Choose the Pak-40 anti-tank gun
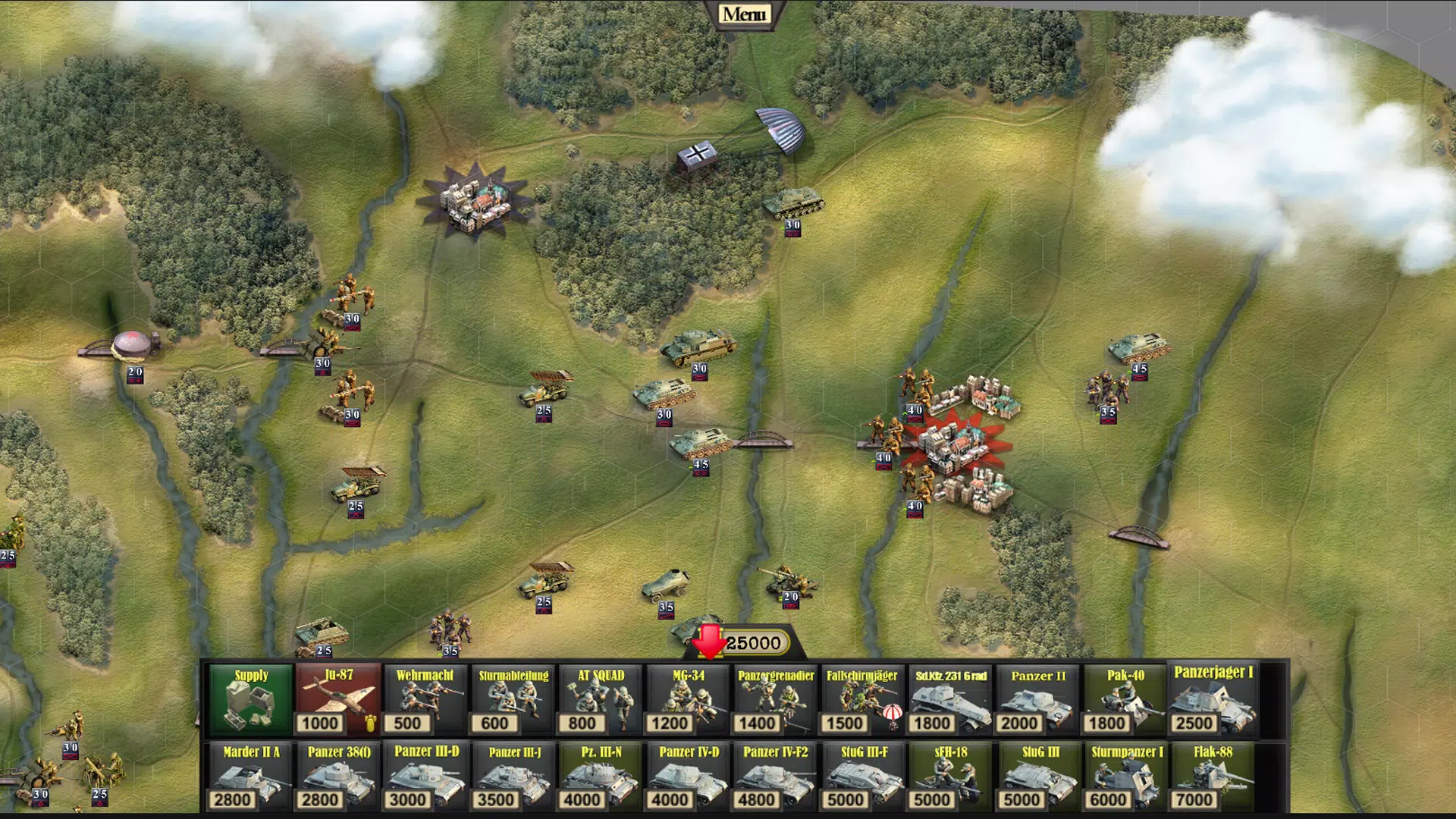 click(x=1125, y=699)
